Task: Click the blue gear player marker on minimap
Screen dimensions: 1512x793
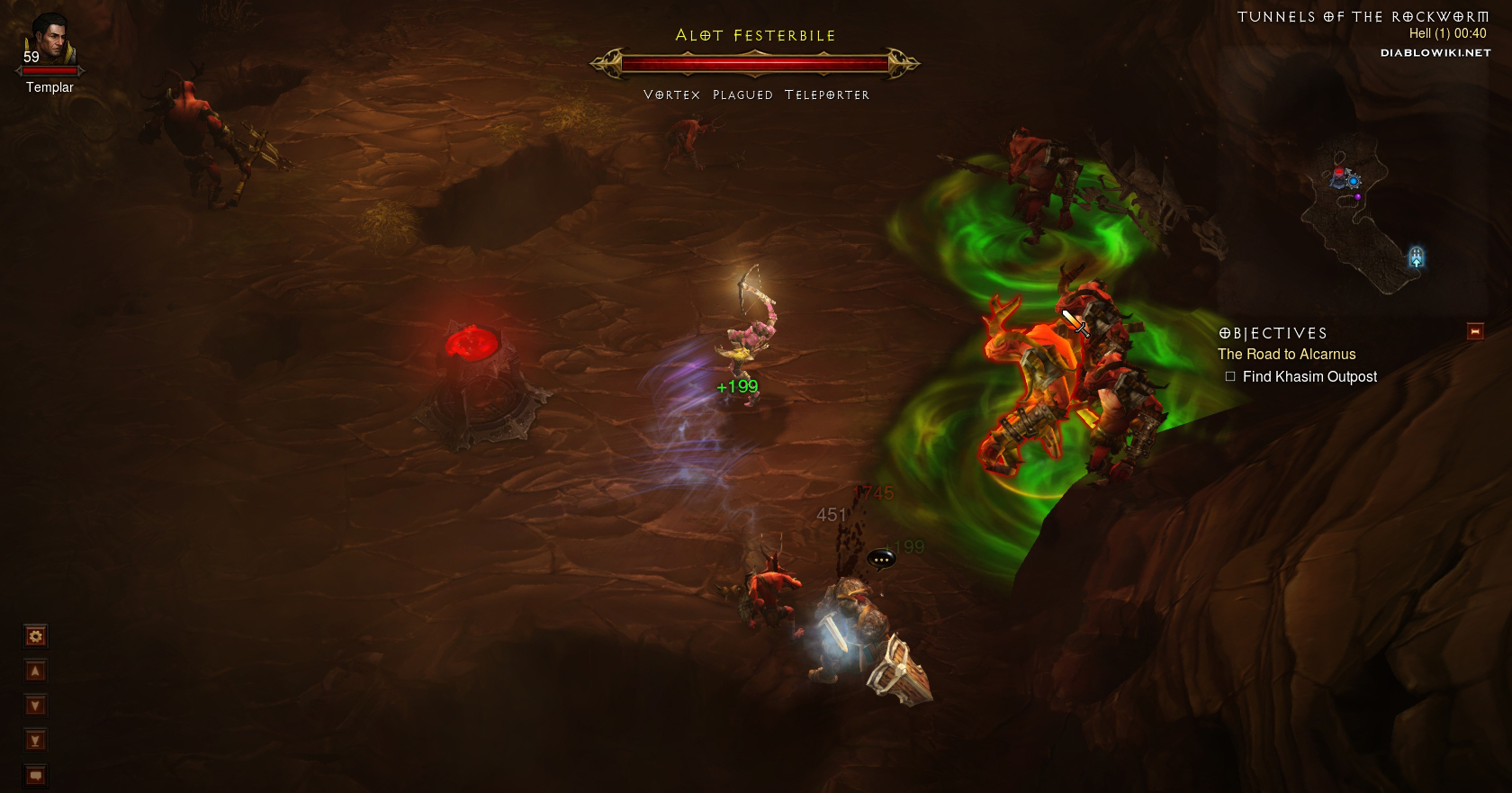Action: tap(1353, 181)
